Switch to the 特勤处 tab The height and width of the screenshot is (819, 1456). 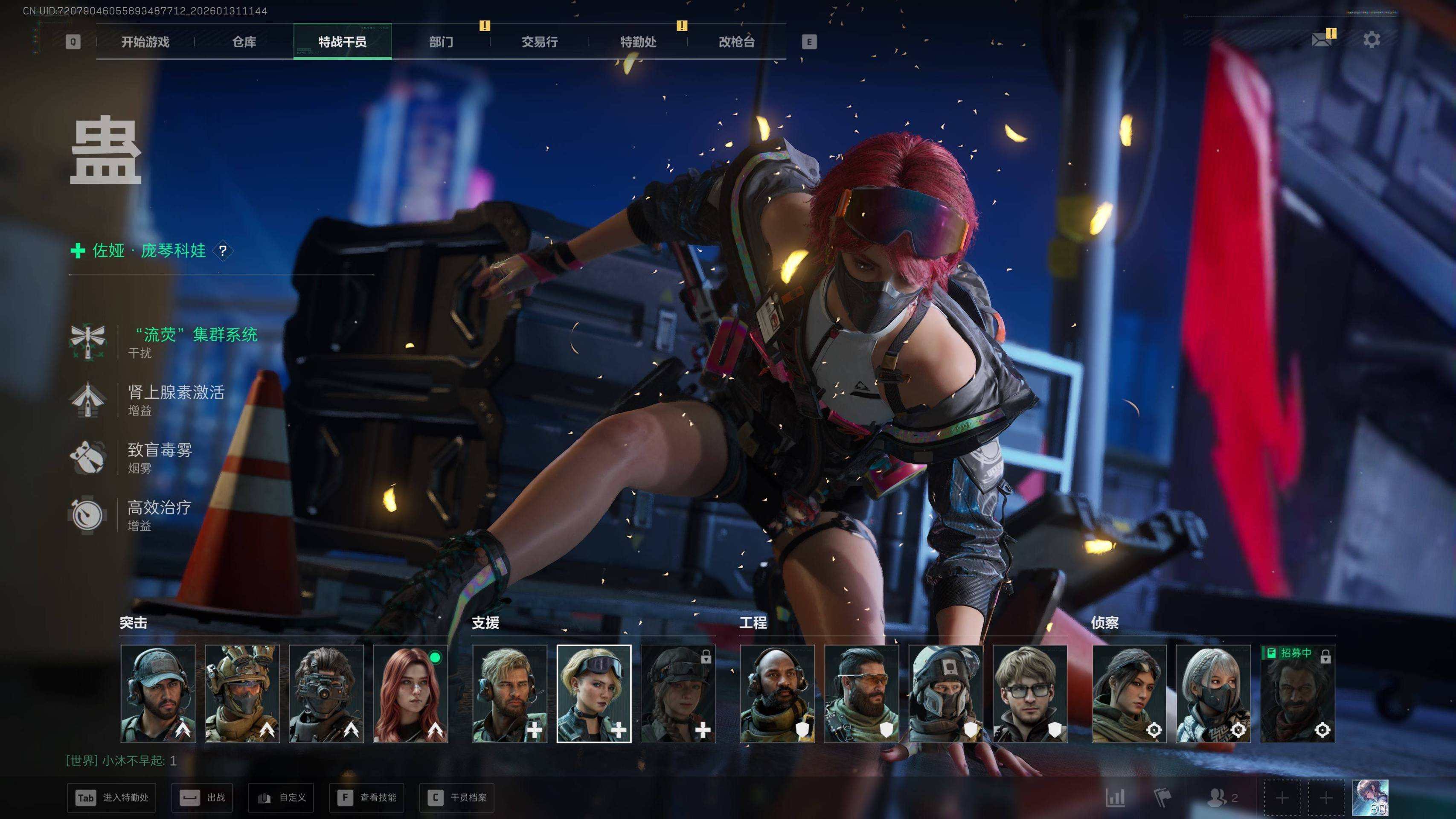pos(638,42)
